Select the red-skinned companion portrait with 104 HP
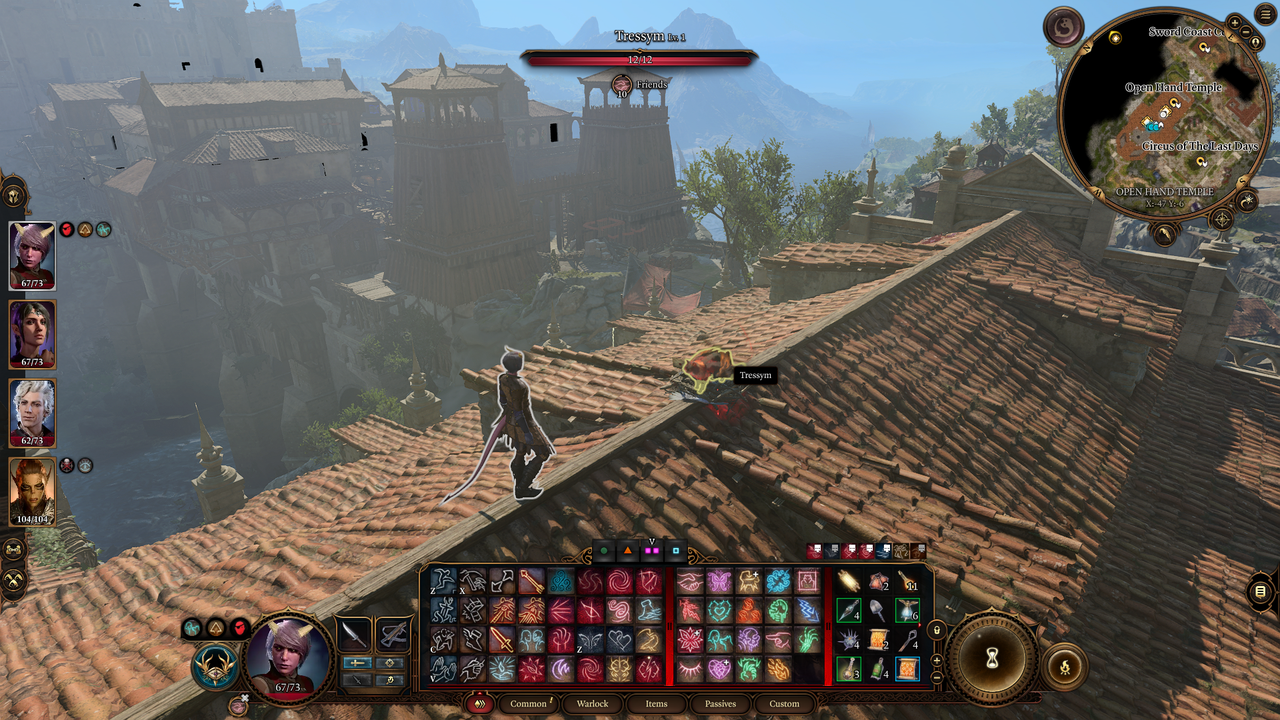The height and width of the screenshot is (720, 1280). (32, 490)
